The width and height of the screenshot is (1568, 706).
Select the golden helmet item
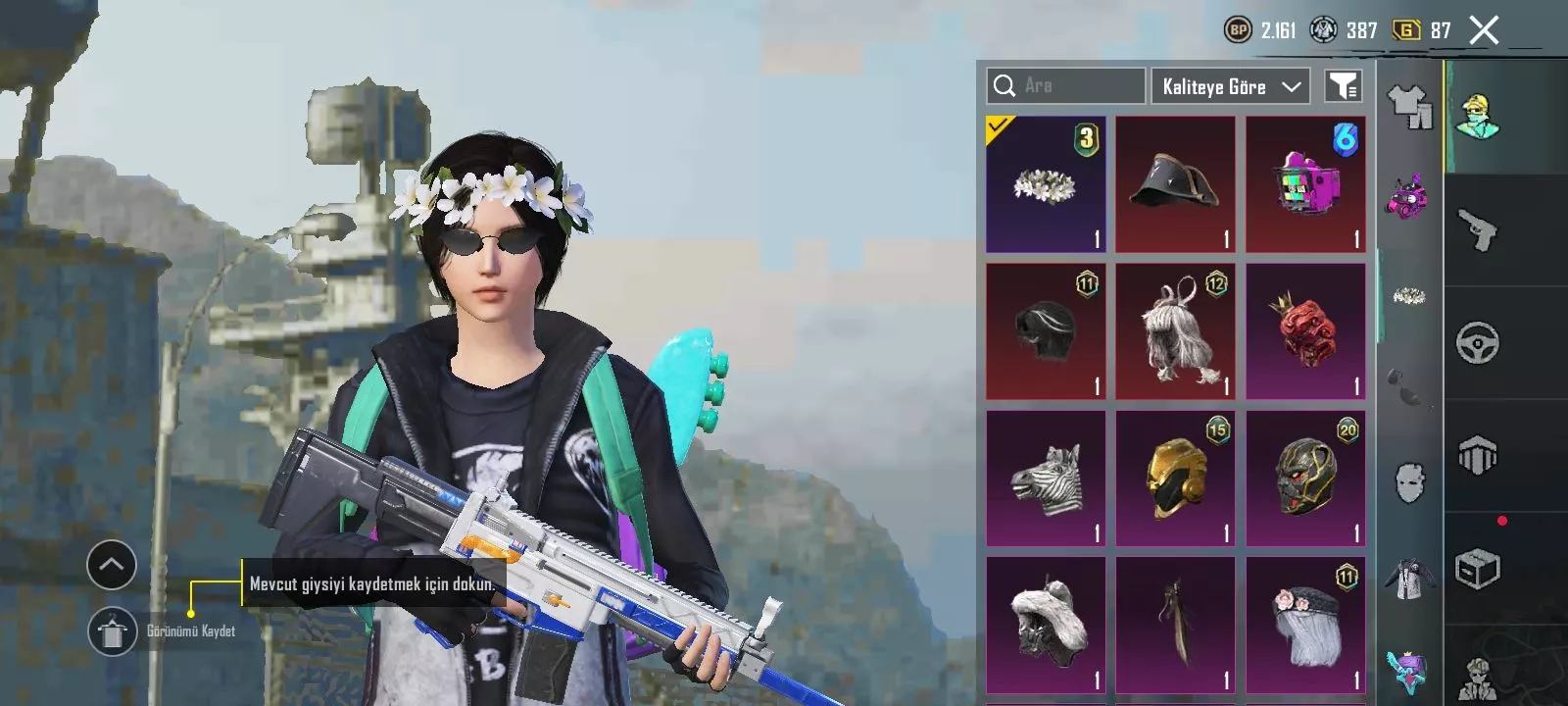(x=1175, y=479)
